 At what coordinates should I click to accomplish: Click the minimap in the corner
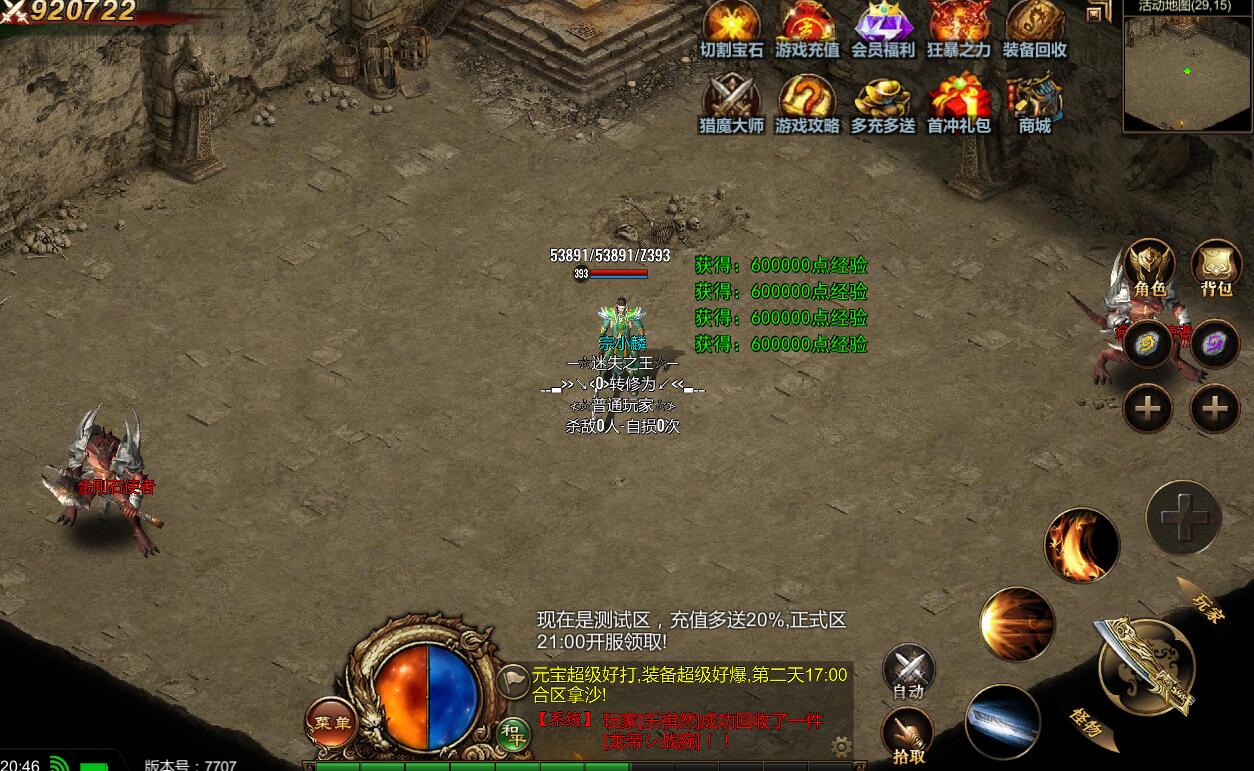1187,73
